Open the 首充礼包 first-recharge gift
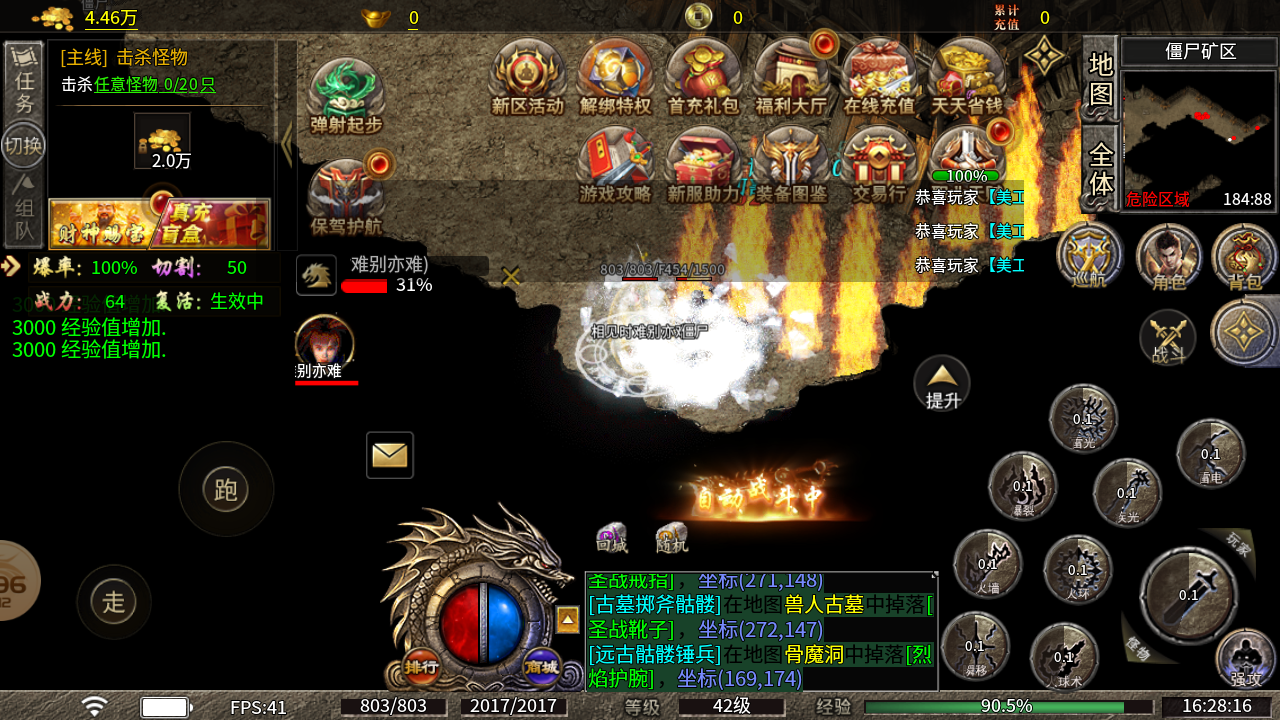Image resolution: width=1280 pixels, height=720 pixels. point(703,76)
